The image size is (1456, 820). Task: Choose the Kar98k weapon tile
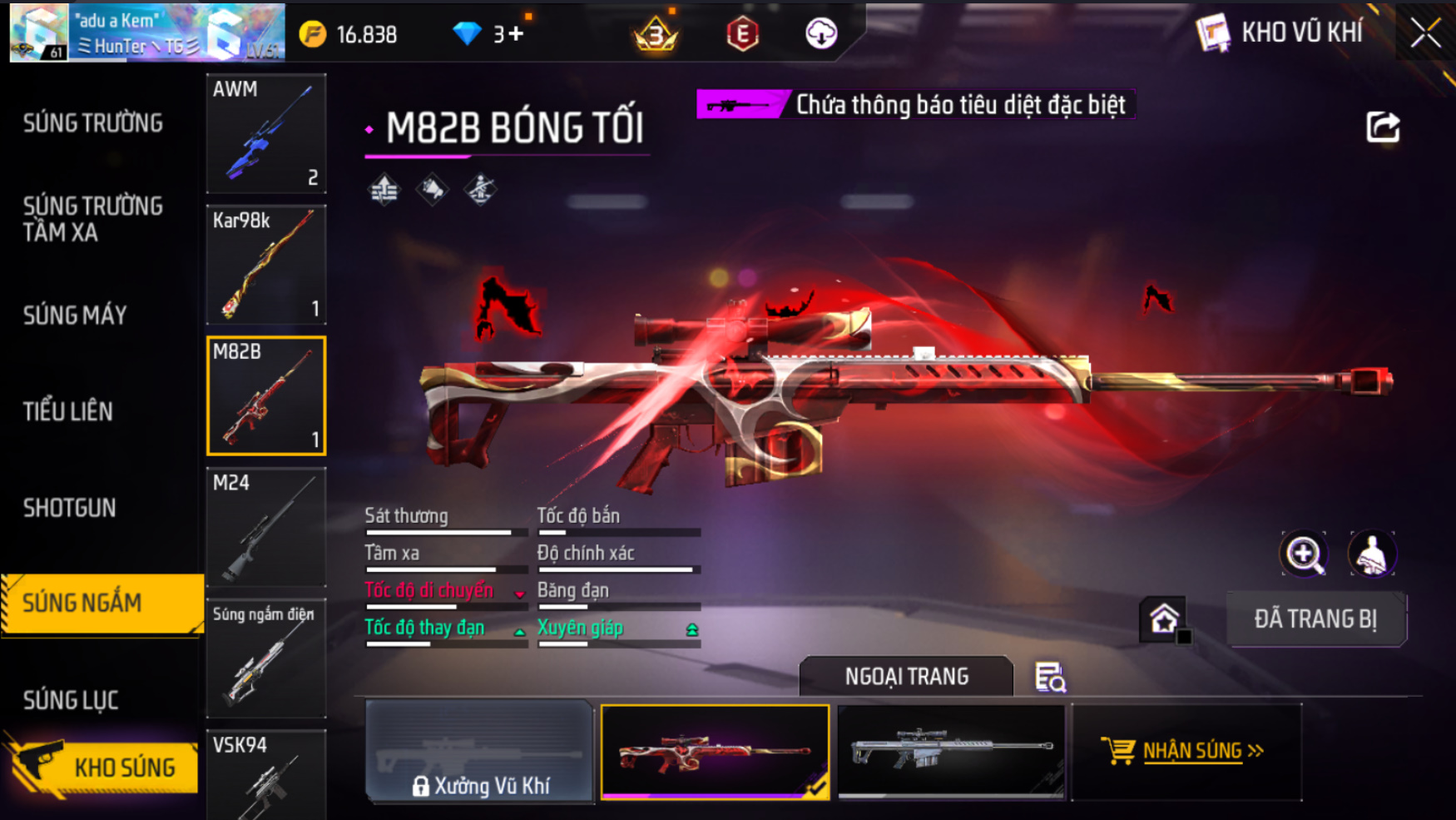point(266,265)
